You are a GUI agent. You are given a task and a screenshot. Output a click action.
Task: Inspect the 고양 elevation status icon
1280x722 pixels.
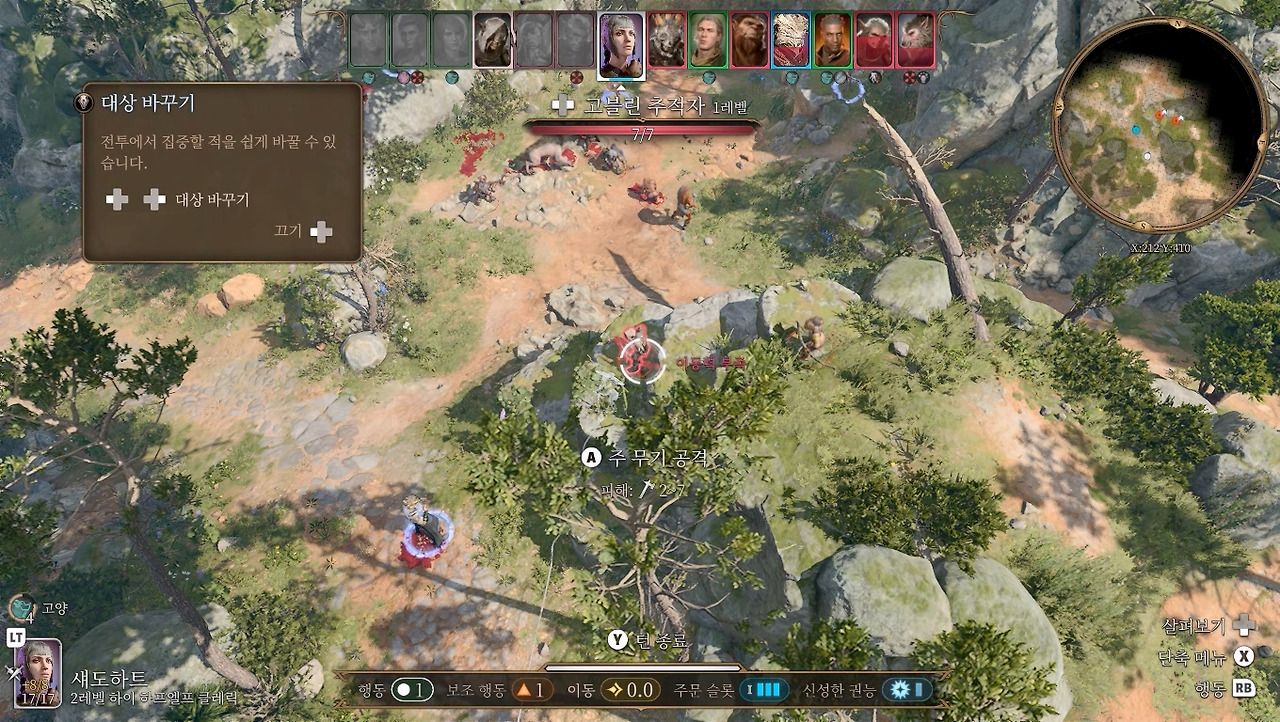point(22,607)
